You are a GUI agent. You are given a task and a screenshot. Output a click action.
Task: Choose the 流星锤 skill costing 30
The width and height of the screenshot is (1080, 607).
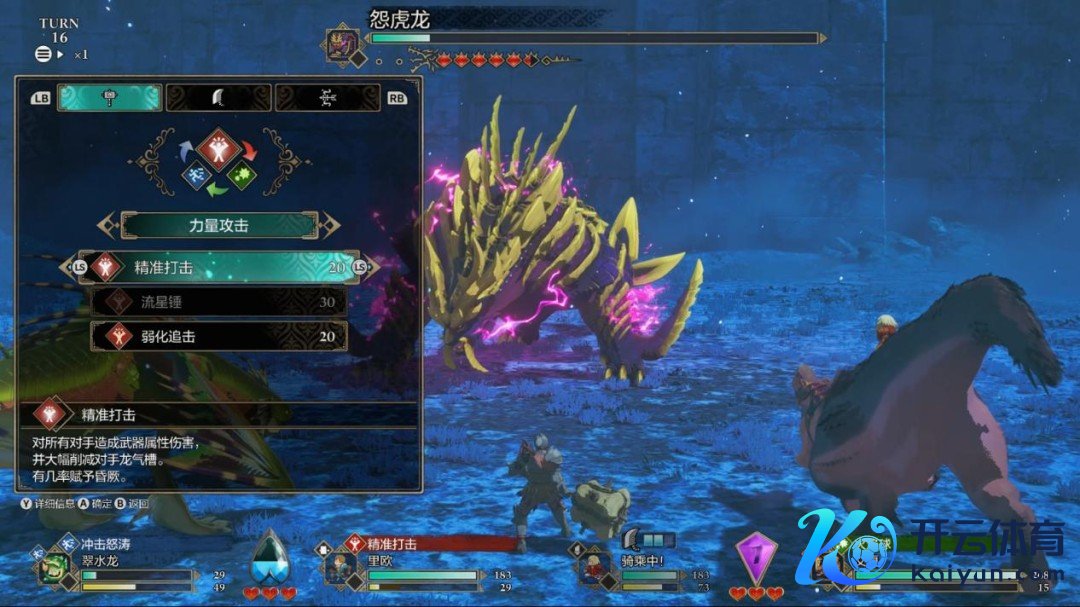pyautogui.click(x=218, y=302)
